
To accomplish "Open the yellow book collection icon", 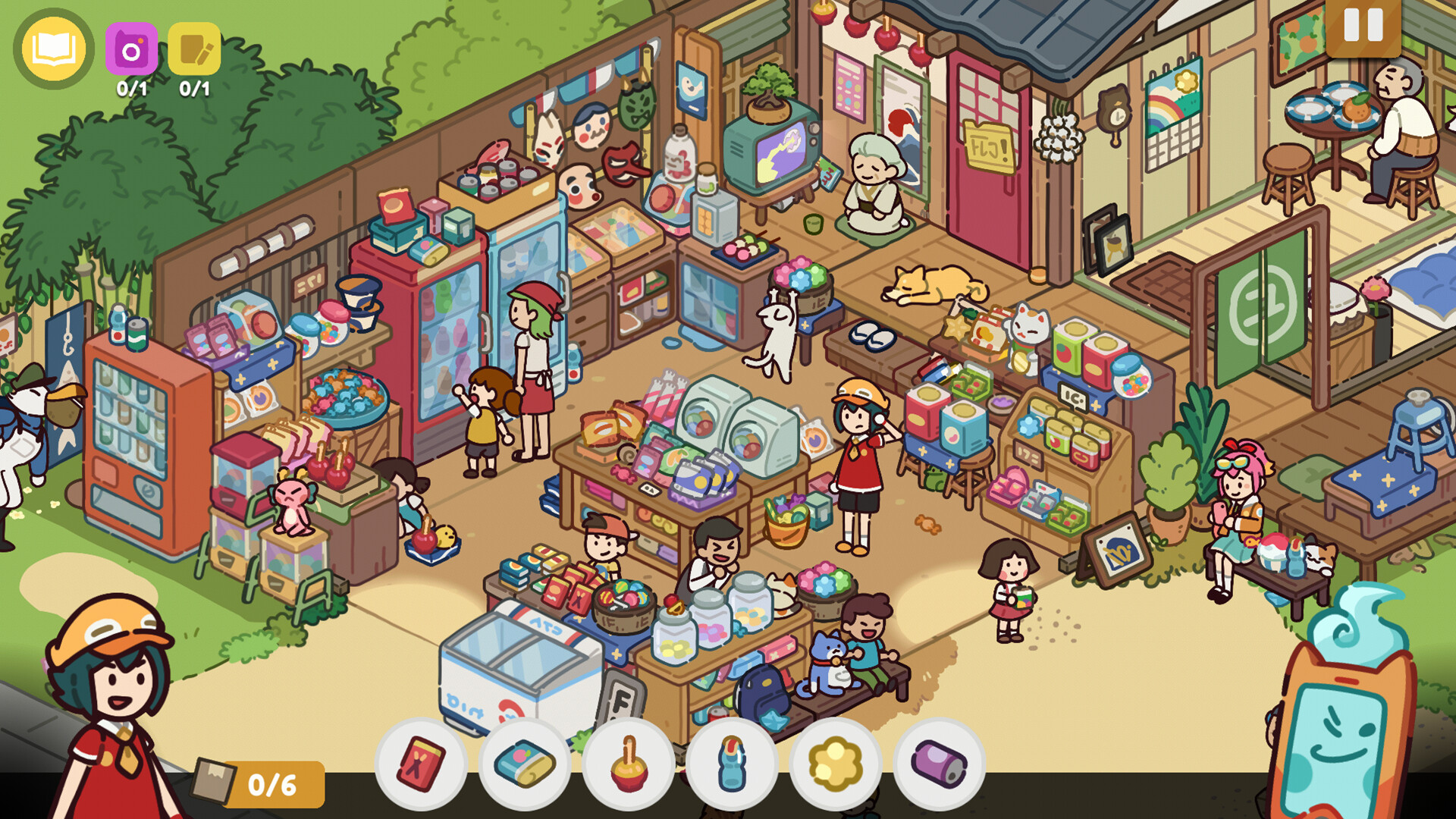I will [x=52, y=47].
